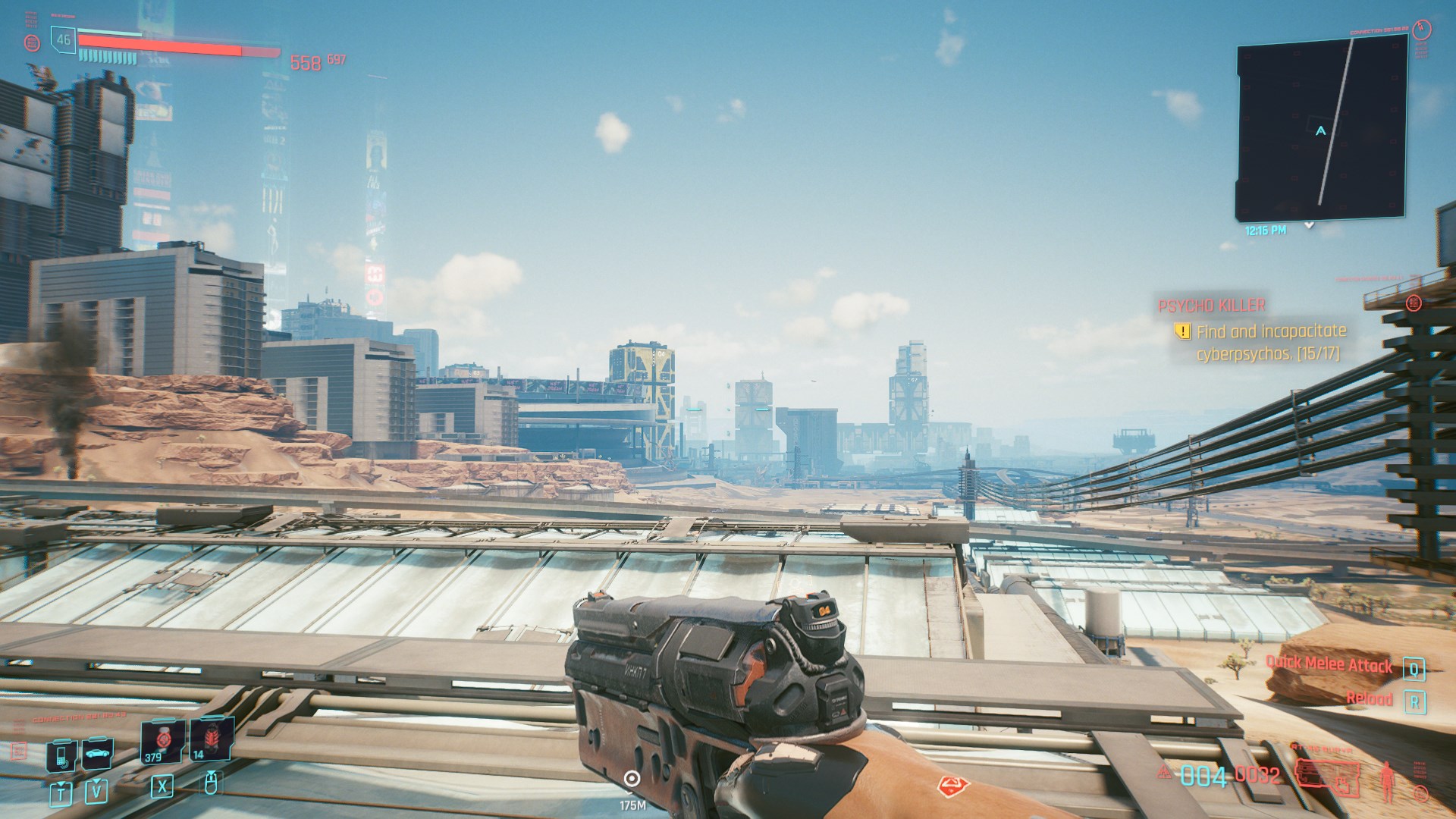1456x819 pixels.
Task: Click the RT-46 Burya weapon icon
Action: pyautogui.click(x=1327, y=776)
